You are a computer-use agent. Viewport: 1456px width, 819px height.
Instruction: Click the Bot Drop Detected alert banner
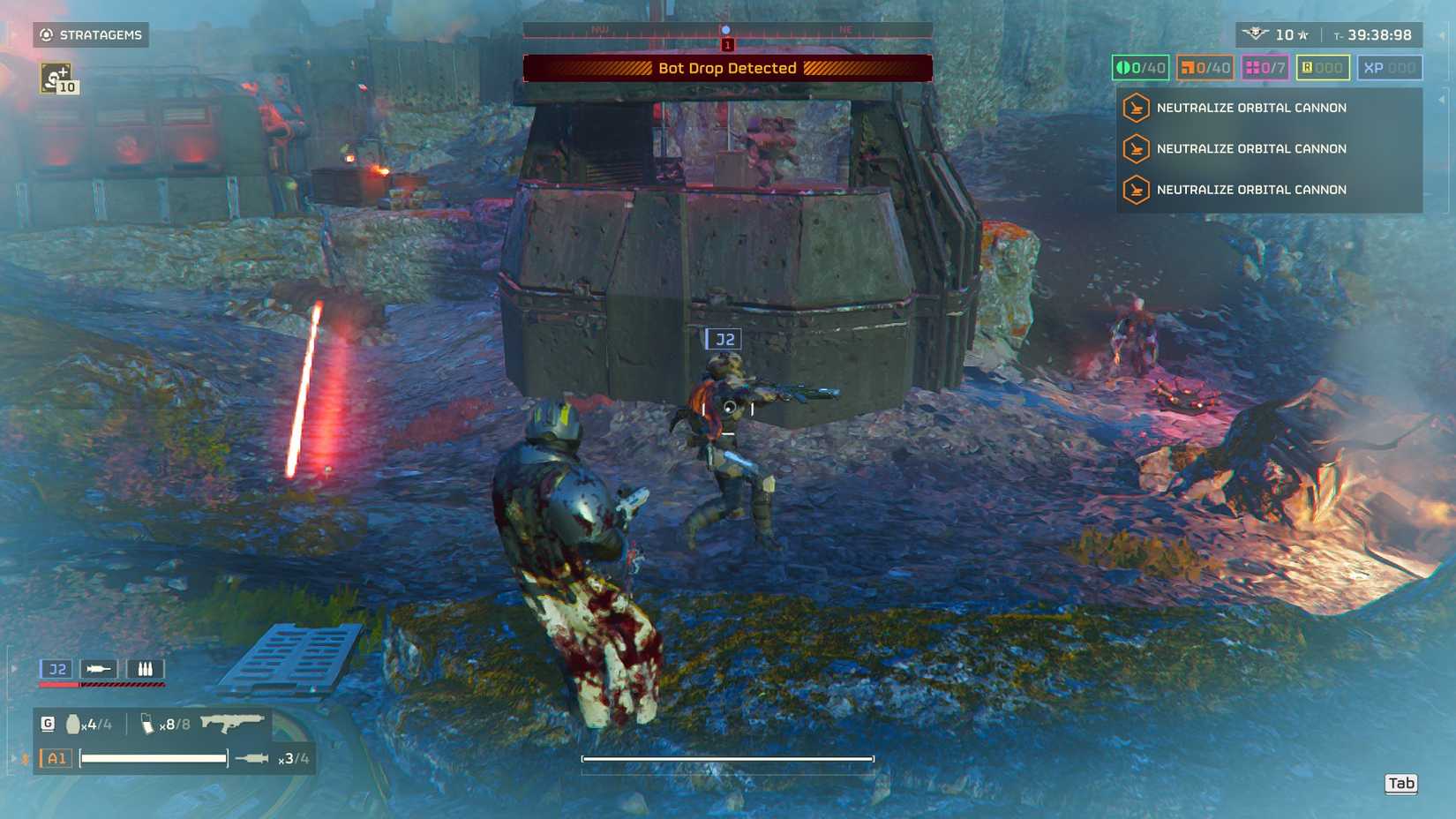point(727,68)
